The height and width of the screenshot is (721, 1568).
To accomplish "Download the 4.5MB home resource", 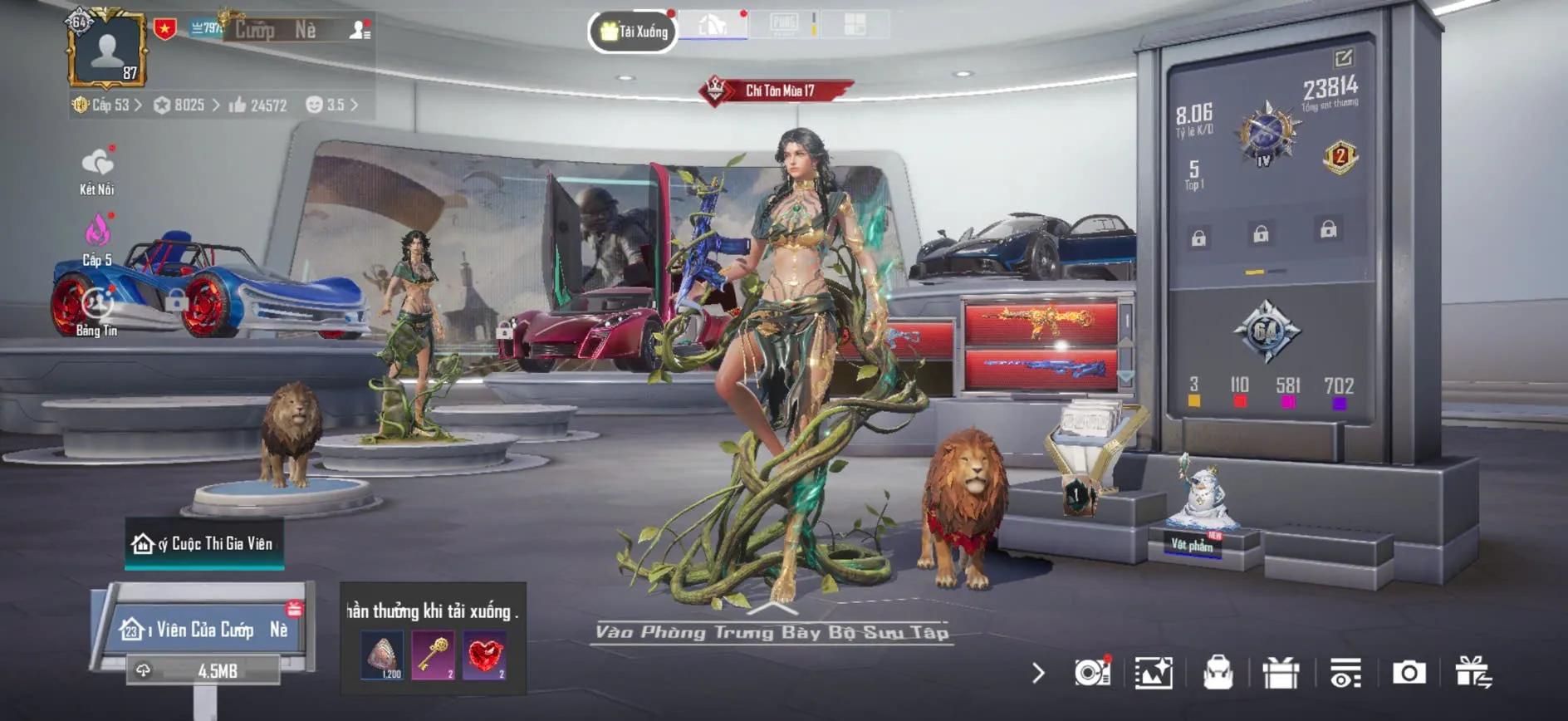I will (203, 670).
